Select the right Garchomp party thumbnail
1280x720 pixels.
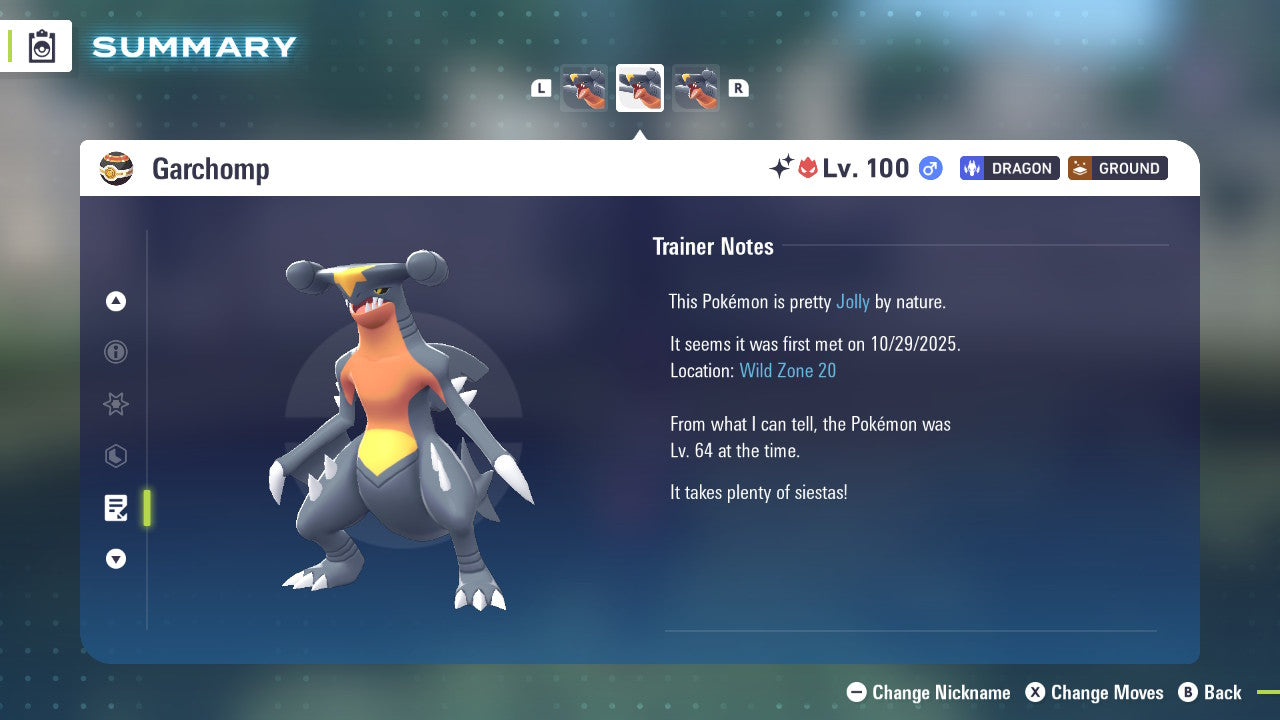click(695, 87)
